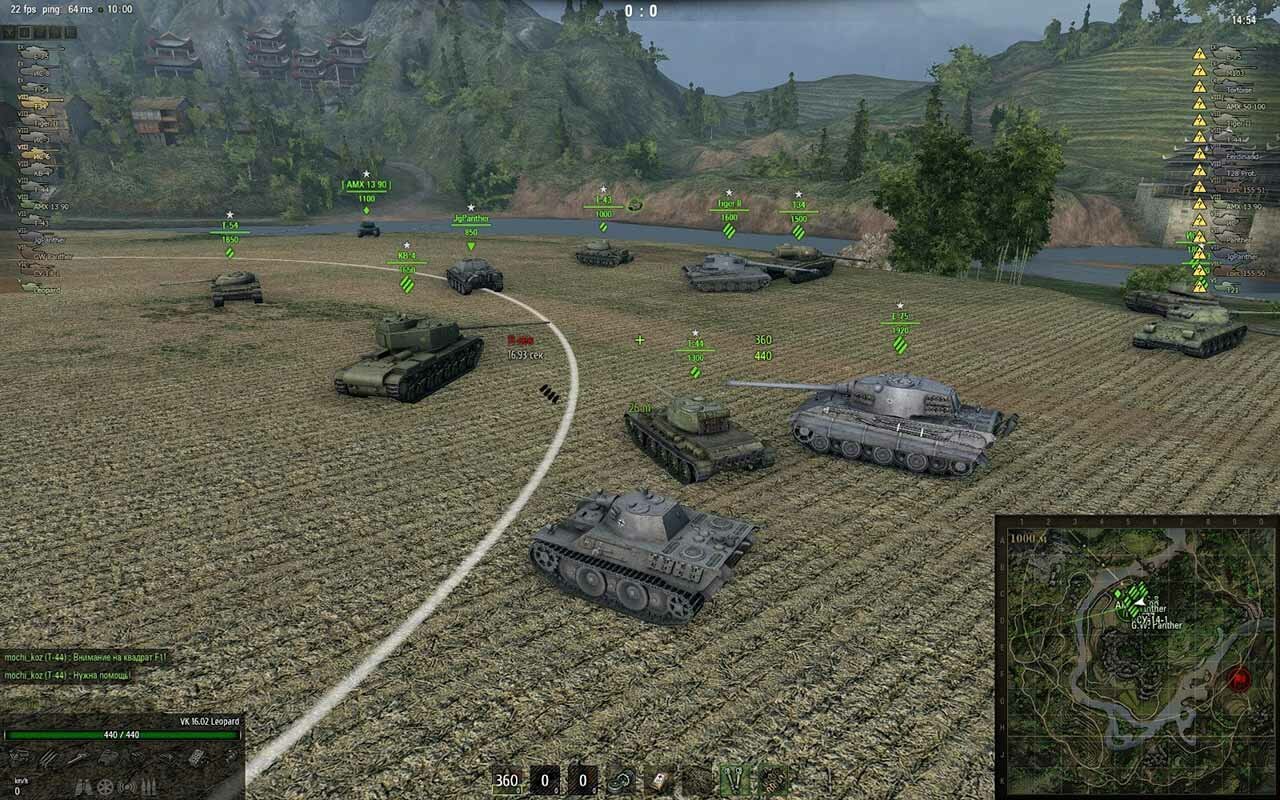1280x800 pixels.
Task: Use the repair kit consumable
Action: 620,780
